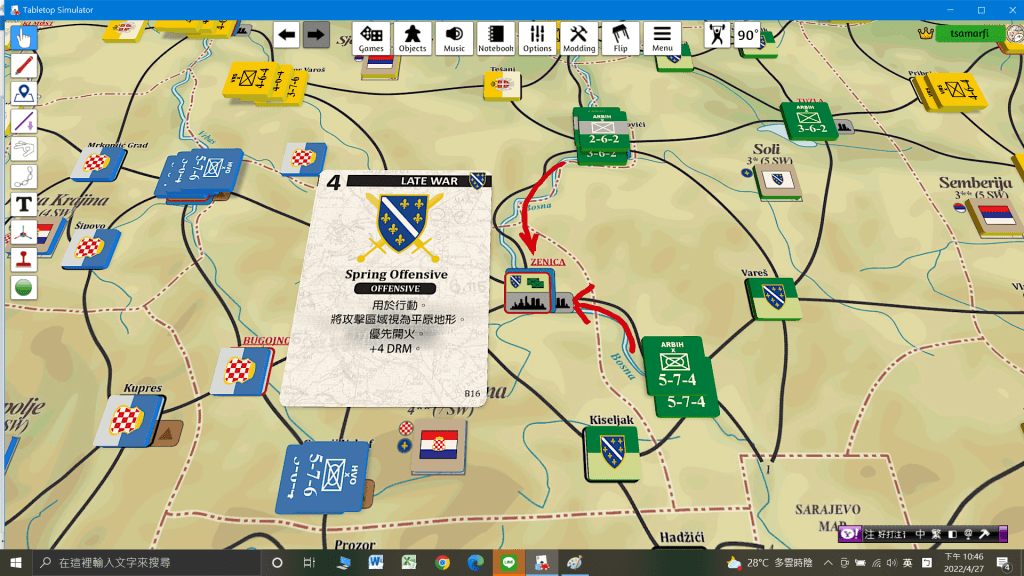Click the 90° rotation angle button

point(747,35)
